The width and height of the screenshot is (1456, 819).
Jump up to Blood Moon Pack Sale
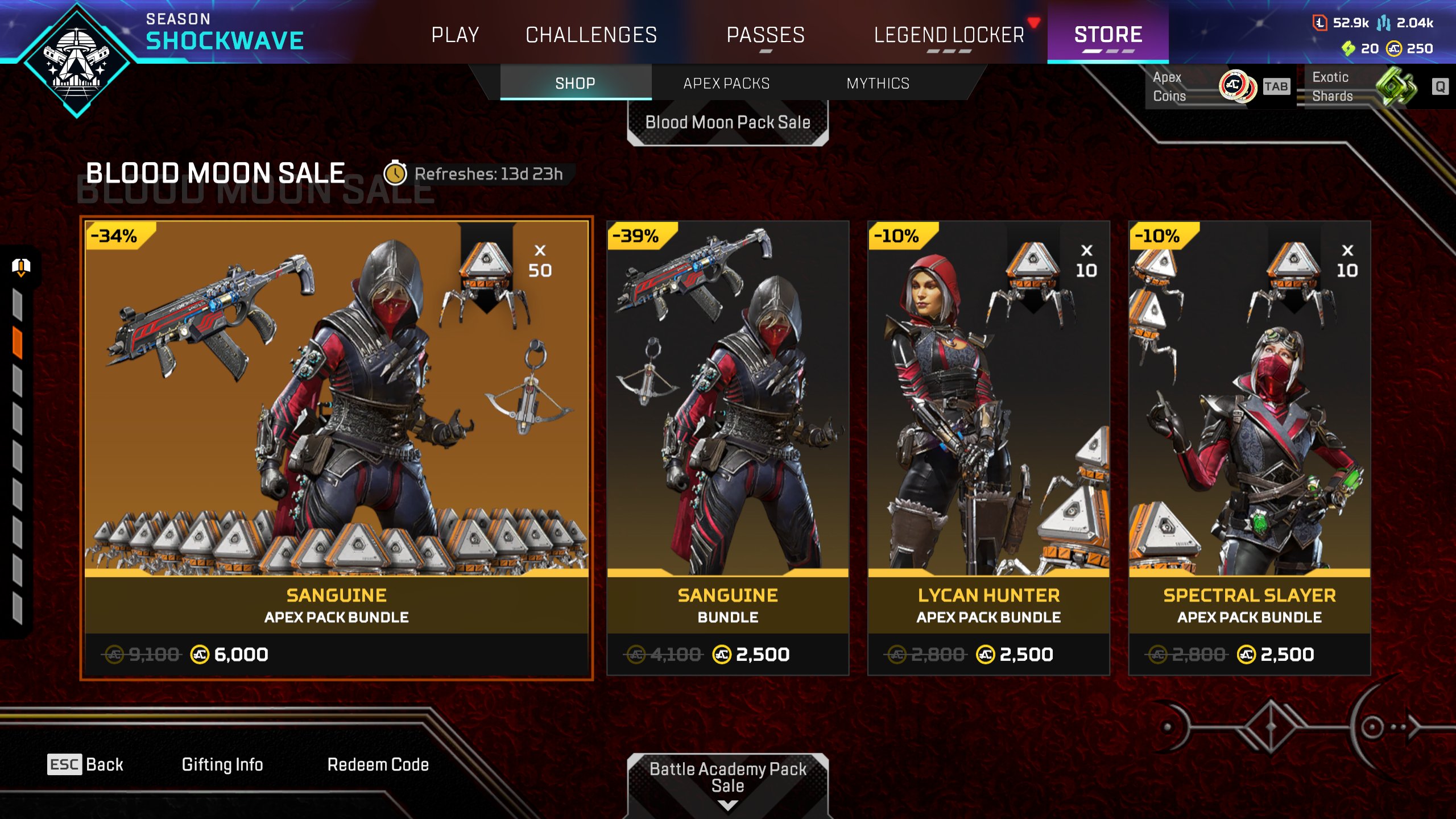(727, 122)
